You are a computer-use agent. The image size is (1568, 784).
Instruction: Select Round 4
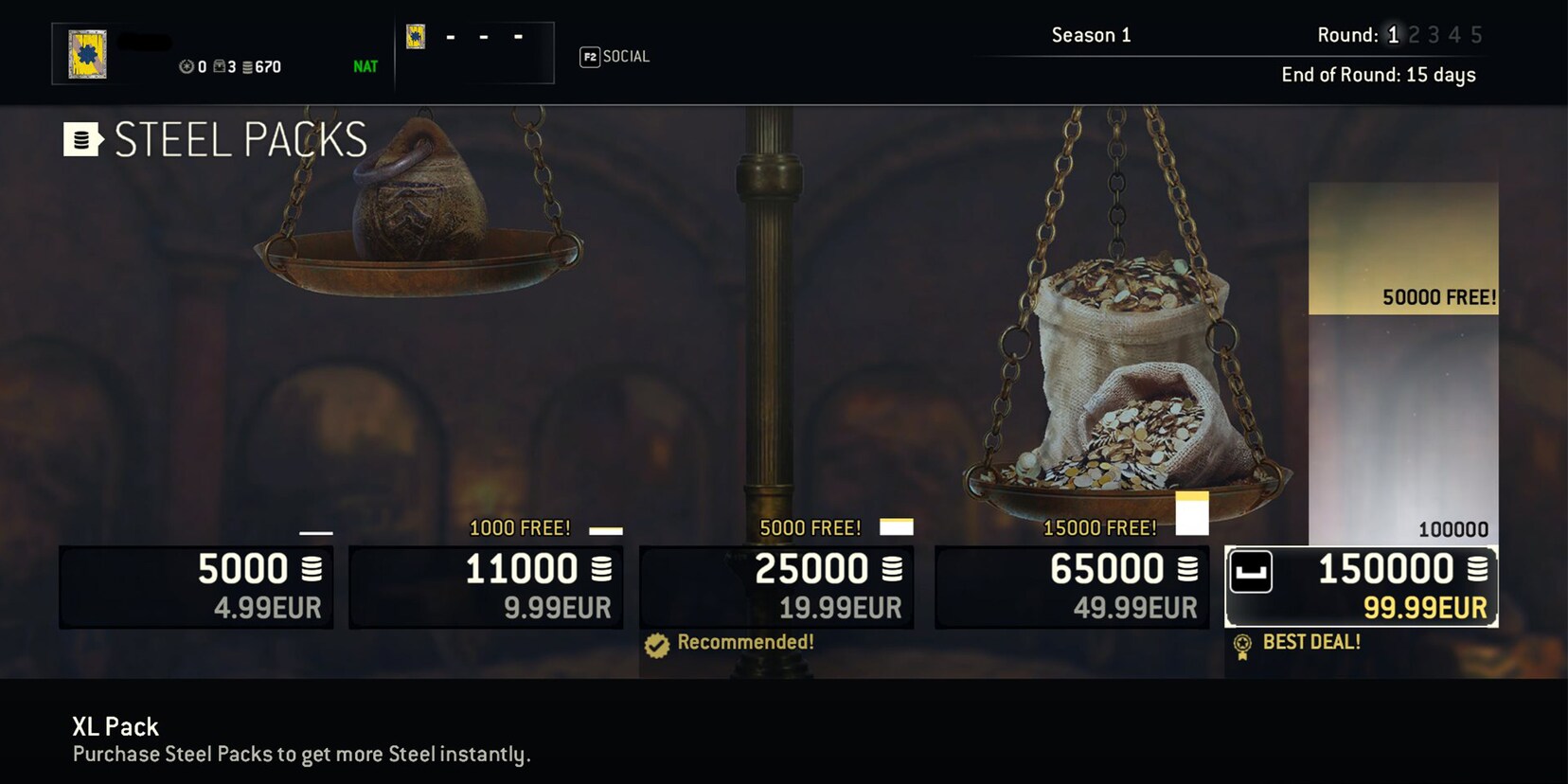pos(1454,34)
